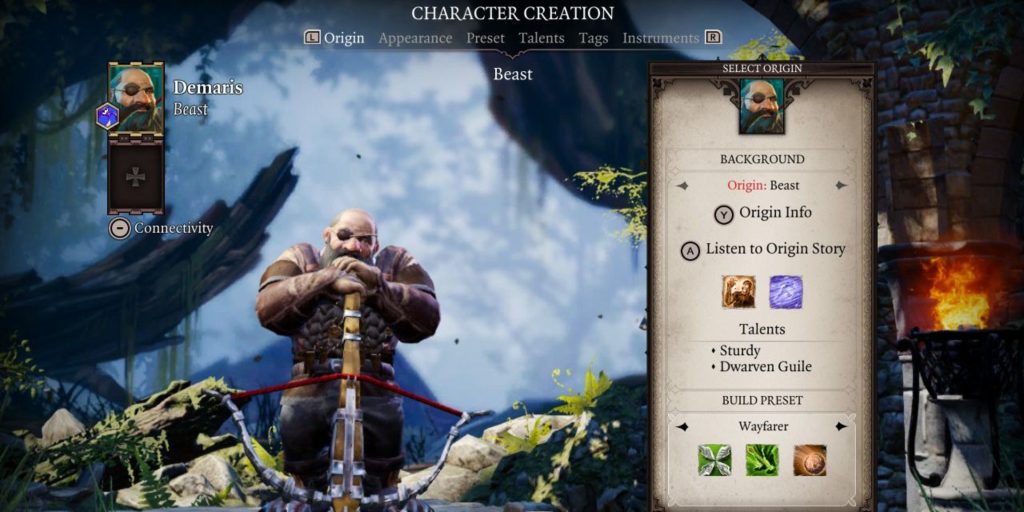The image size is (1024, 512).
Task: Select the Tags tab
Action: pos(594,38)
